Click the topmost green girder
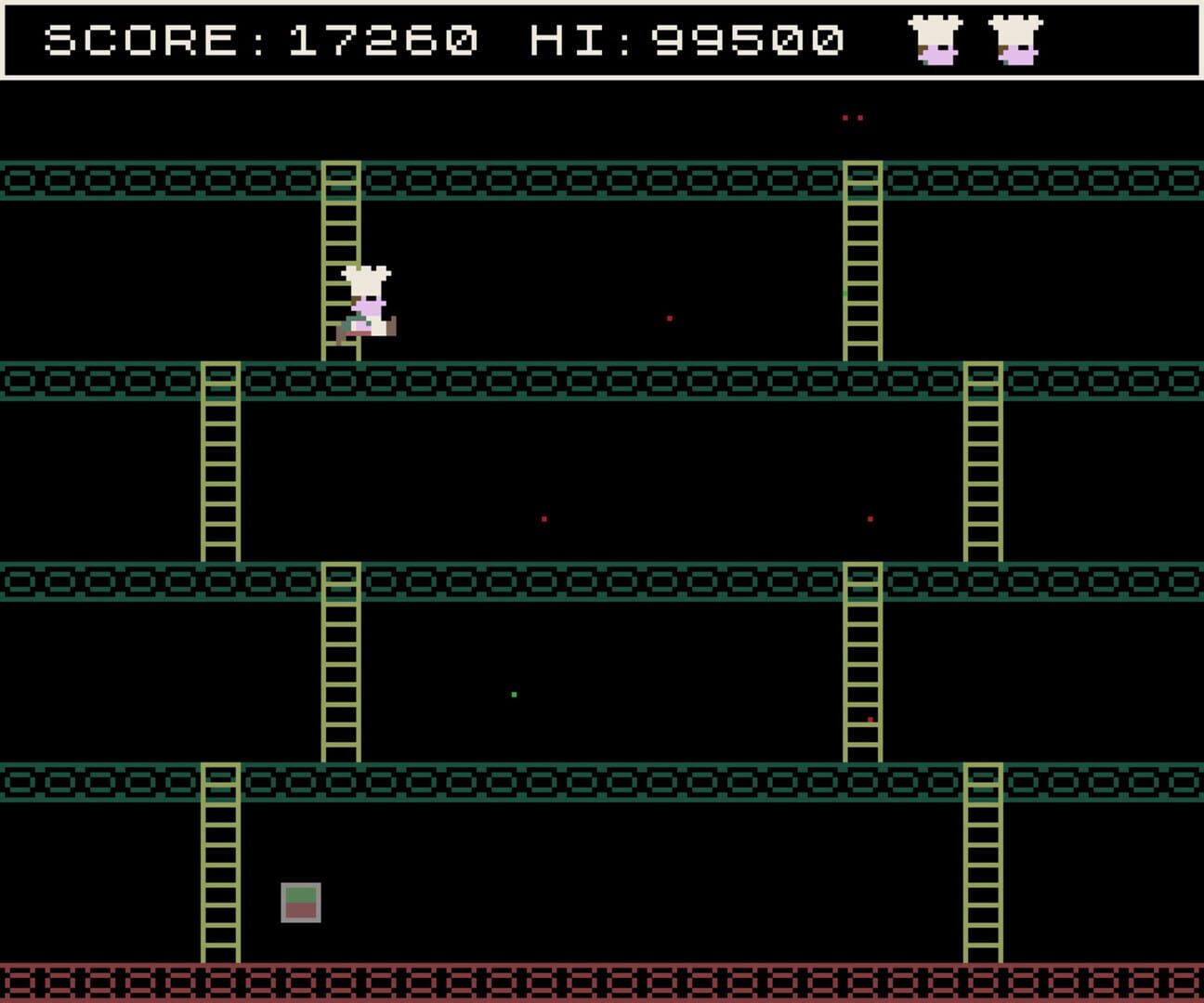The image size is (1204, 1003). (602, 183)
